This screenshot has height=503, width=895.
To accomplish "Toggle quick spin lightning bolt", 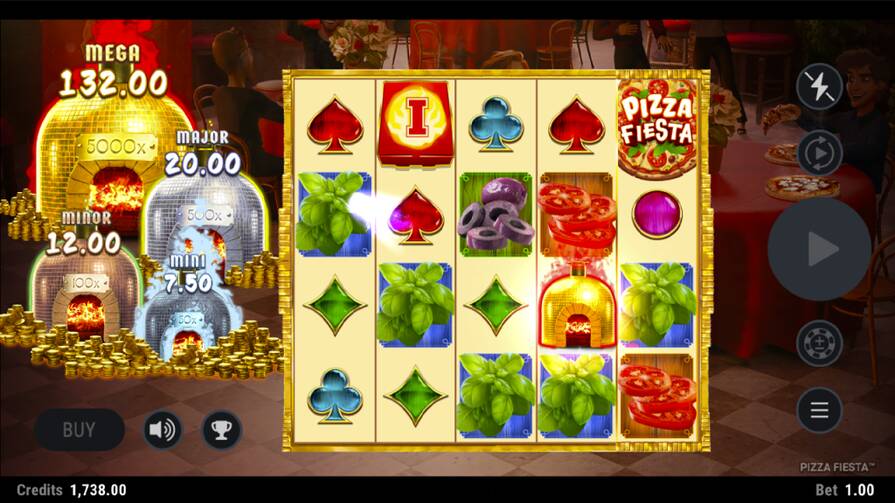I will [819, 87].
